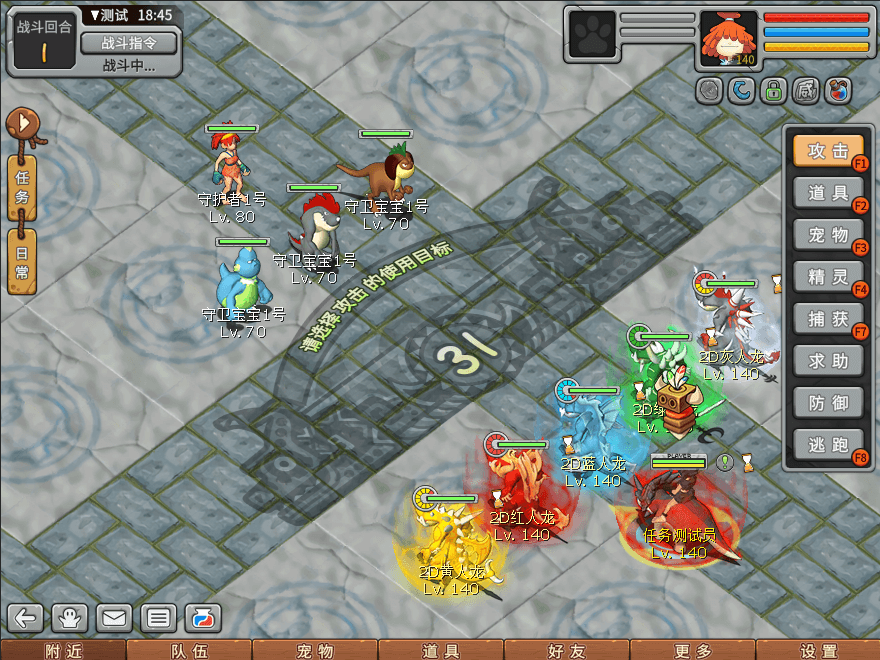The width and height of the screenshot is (880, 660).
Task: Open the envelope mail icon
Action: (114, 618)
